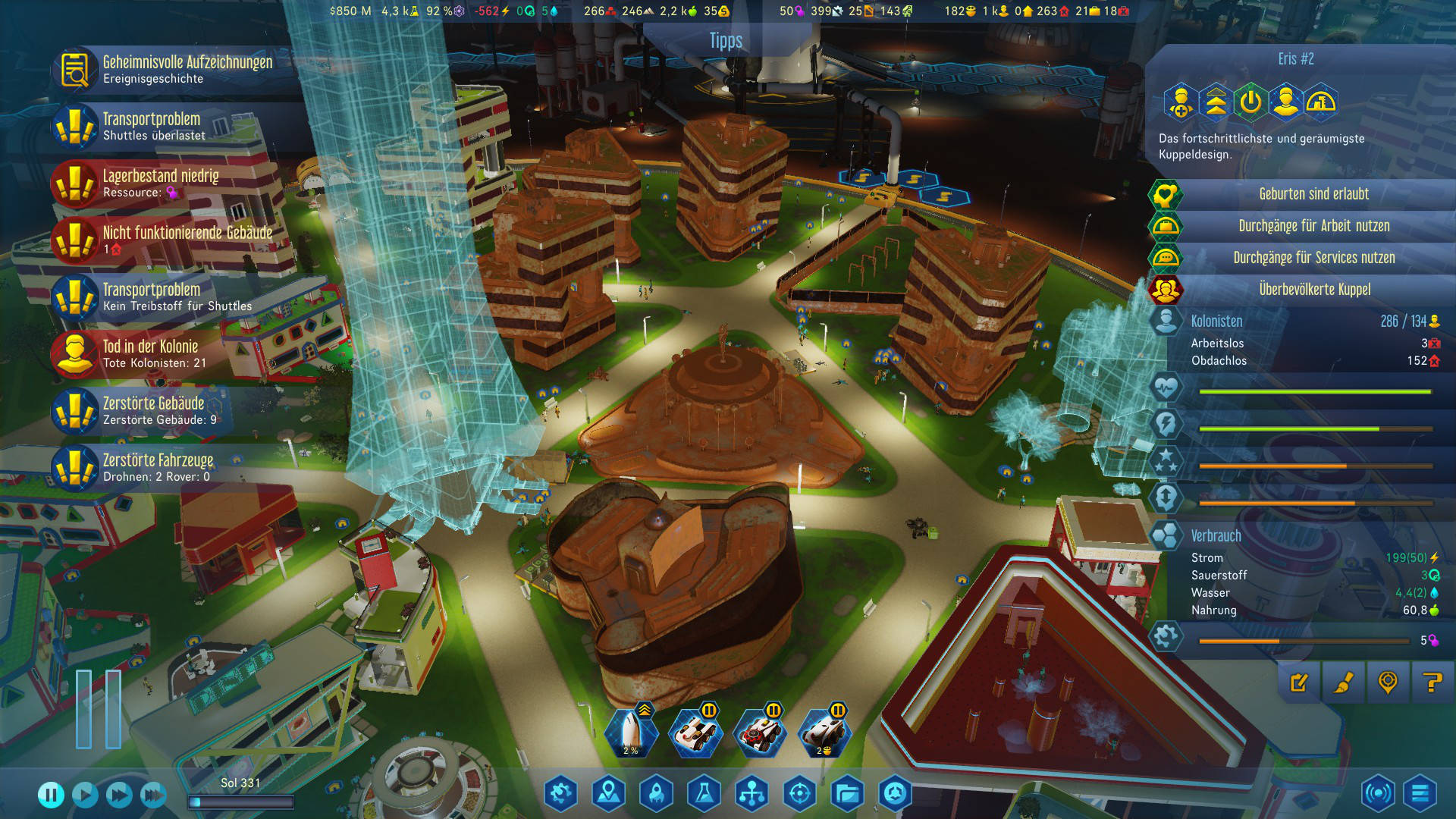Image resolution: width=1456 pixels, height=819 pixels.
Task: Toggle Geburten sind erlaubt policy
Action: (1313, 194)
